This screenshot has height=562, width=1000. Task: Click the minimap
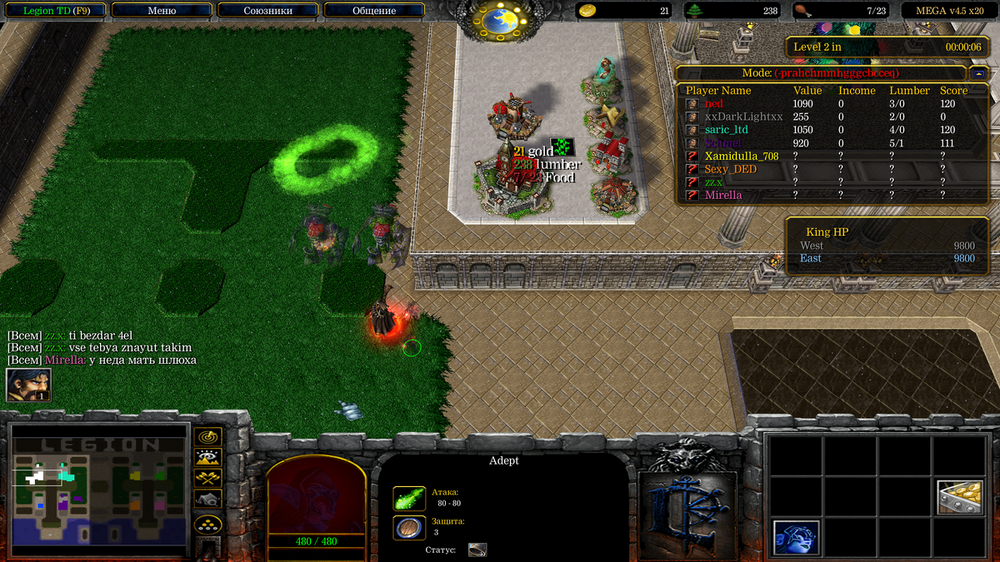100,490
